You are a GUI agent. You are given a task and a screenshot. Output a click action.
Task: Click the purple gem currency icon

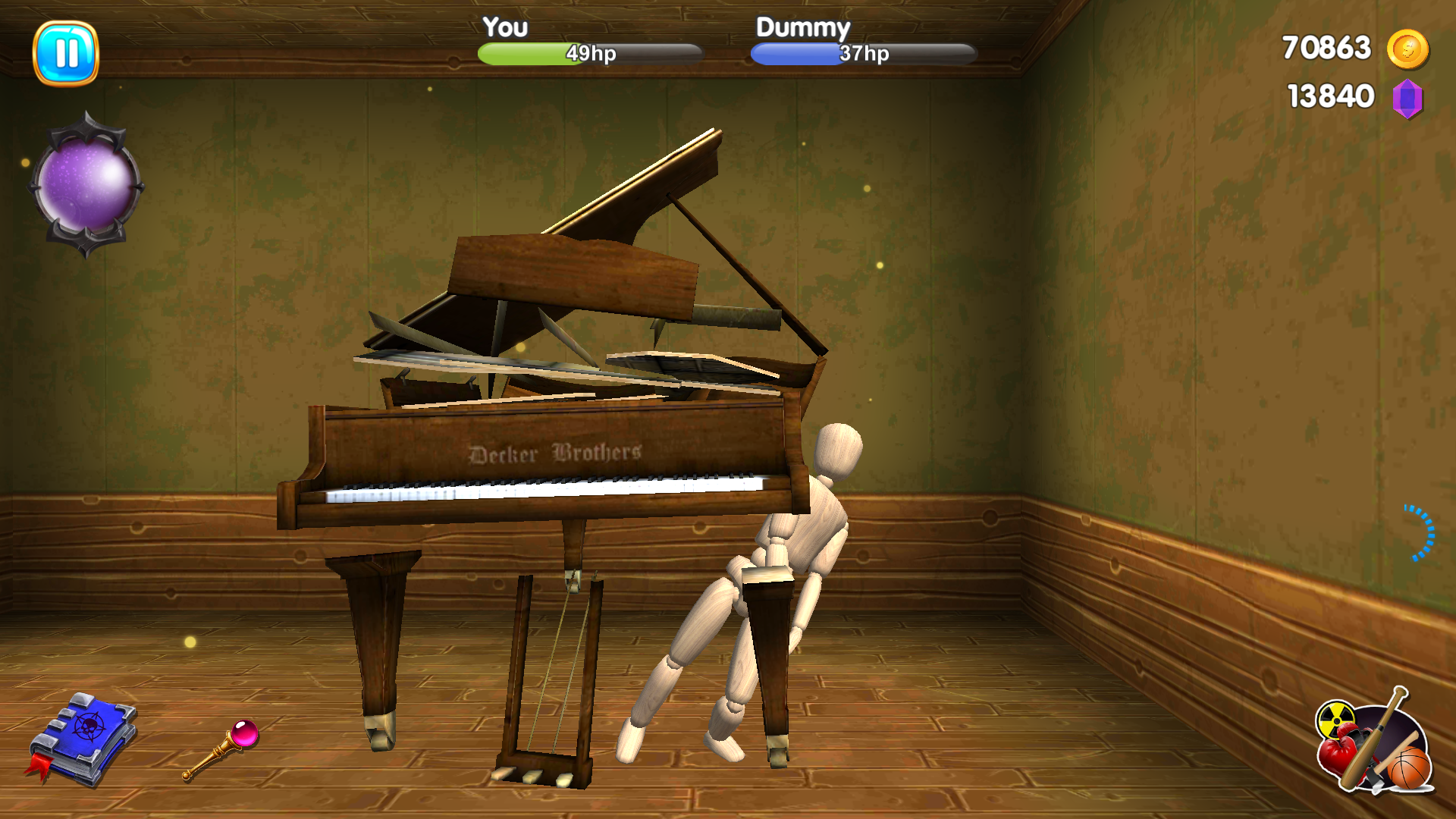[1409, 97]
